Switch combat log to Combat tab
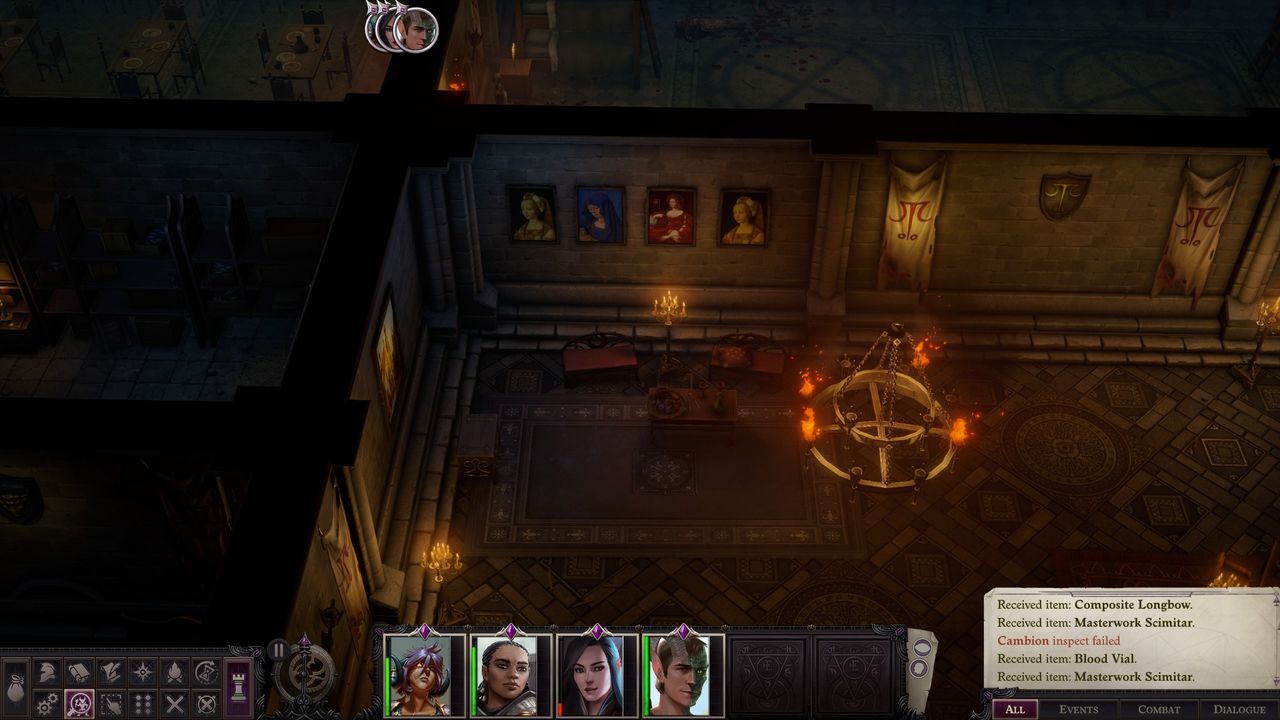This screenshot has height=720, width=1280. pos(1159,709)
